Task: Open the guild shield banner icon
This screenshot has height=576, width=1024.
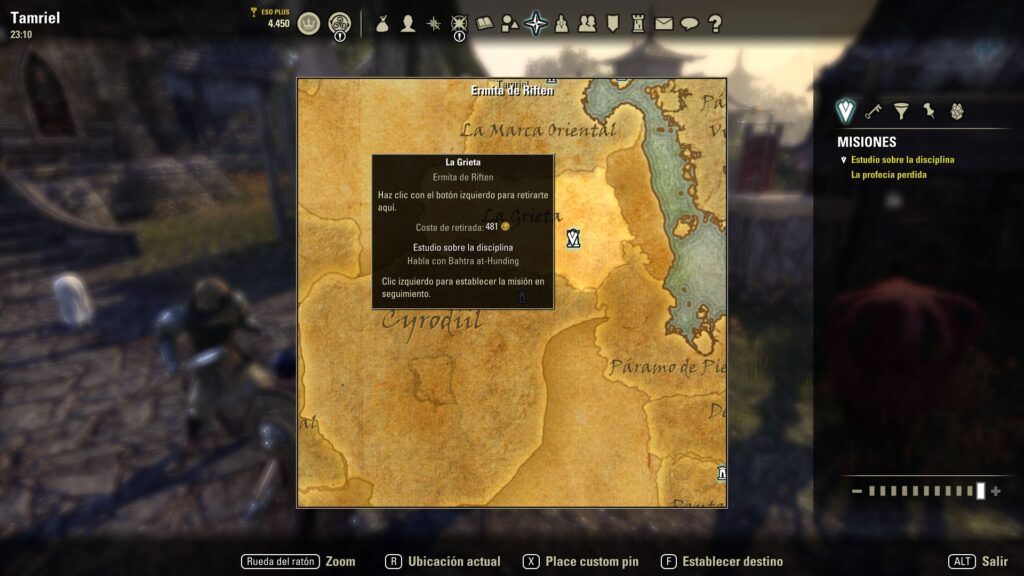Action: coord(613,23)
